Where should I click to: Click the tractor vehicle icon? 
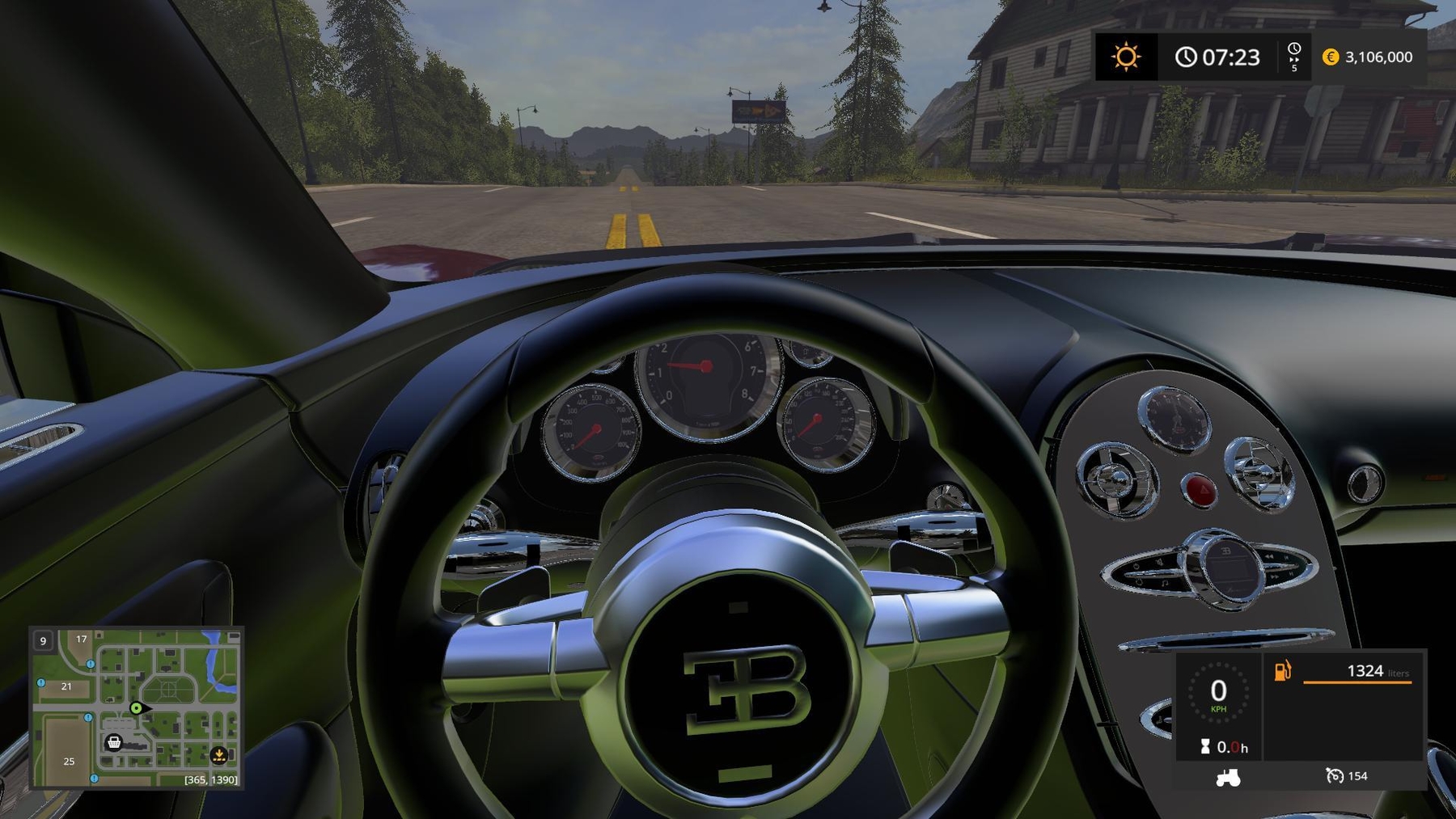(x=1228, y=778)
